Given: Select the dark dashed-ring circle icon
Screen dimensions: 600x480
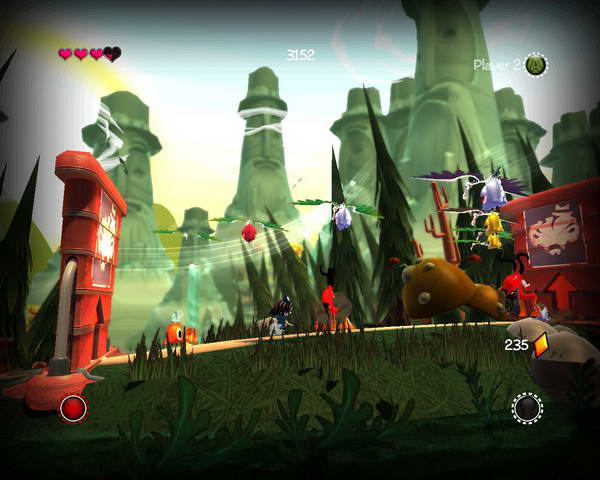Looking at the screenshot, I should (527, 407).
